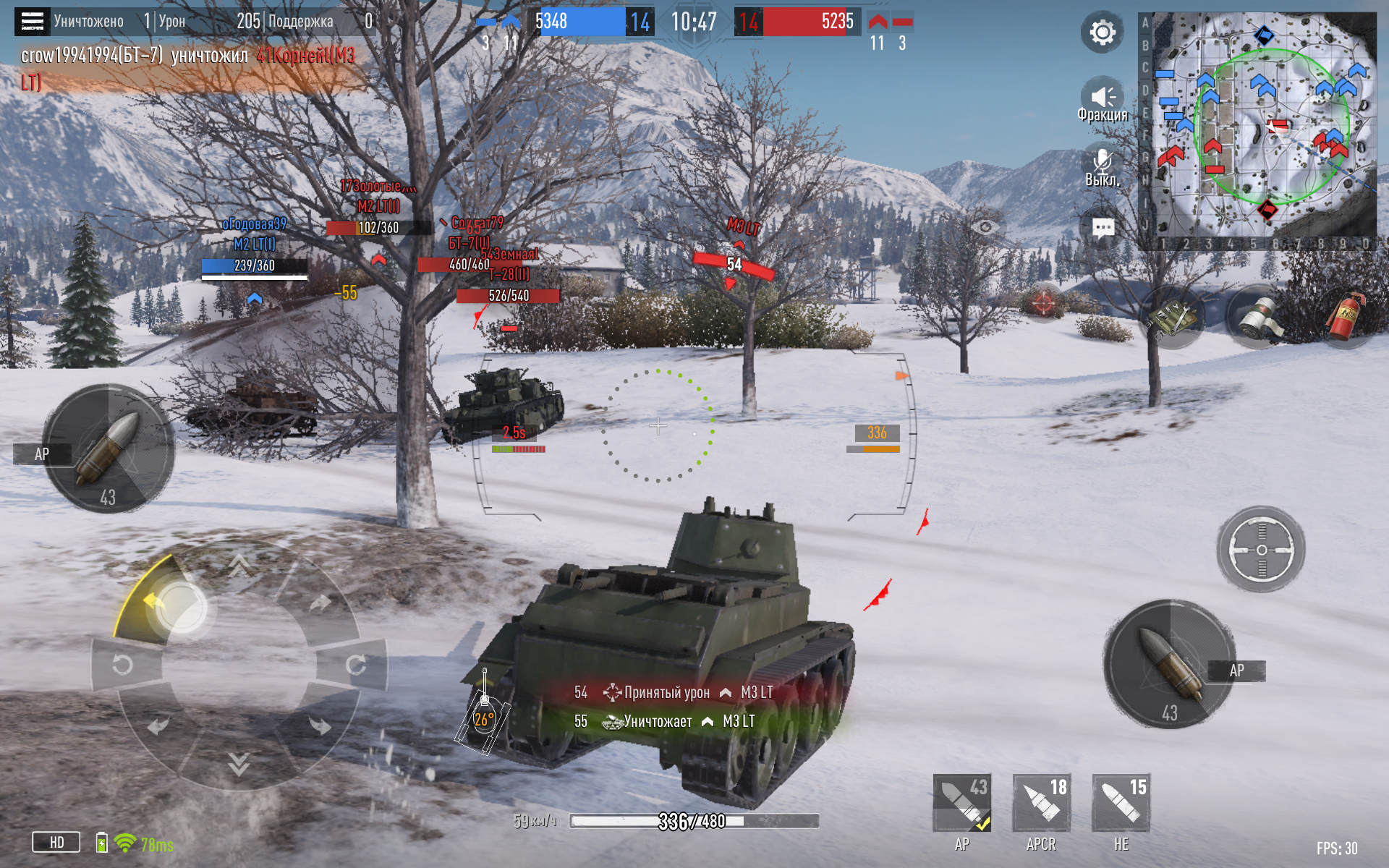Fire the right-side AP shell button
The width and height of the screenshot is (1389, 868).
(x=1169, y=664)
